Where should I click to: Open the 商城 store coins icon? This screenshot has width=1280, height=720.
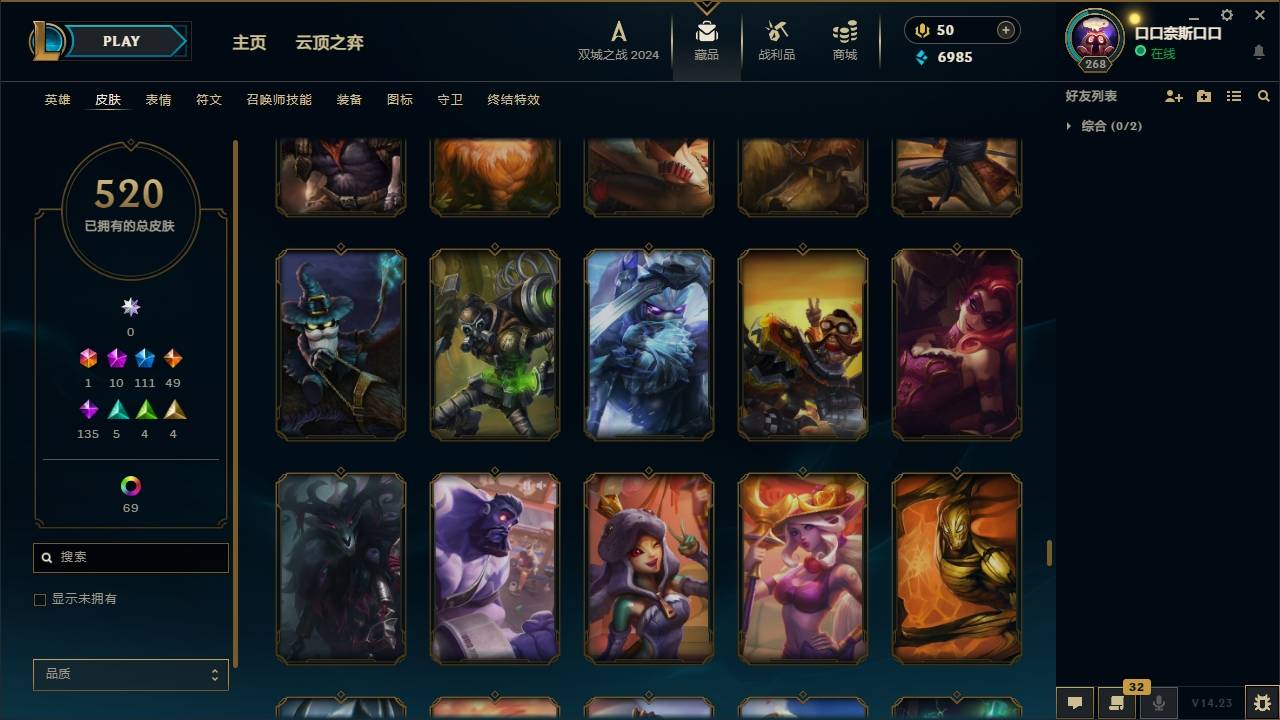click(x=843, y=32)
